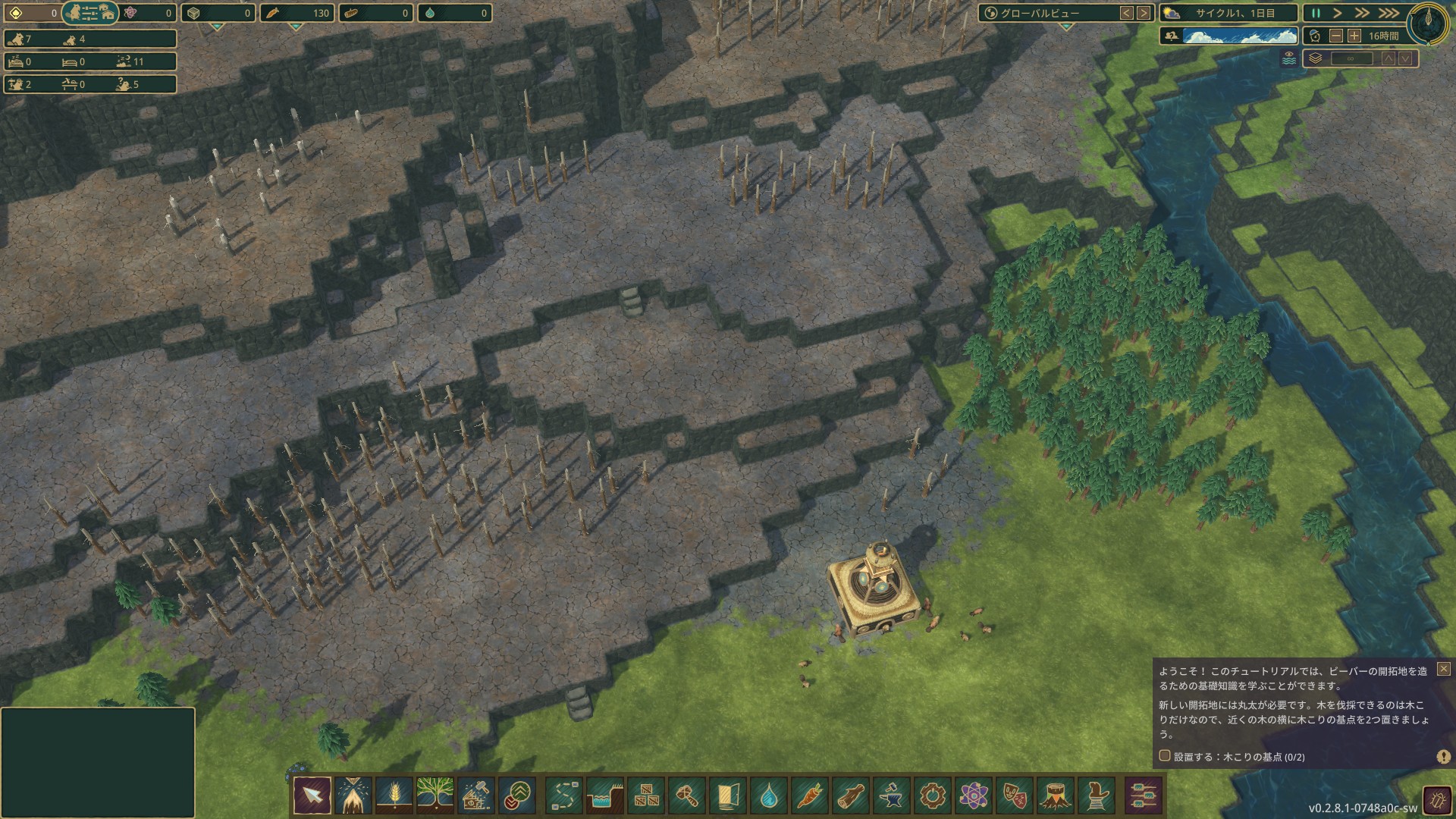This screenshot has width=1456, height=819.
Task: Set game speed to triple arrows
Action: click(x=1389, y=13)
